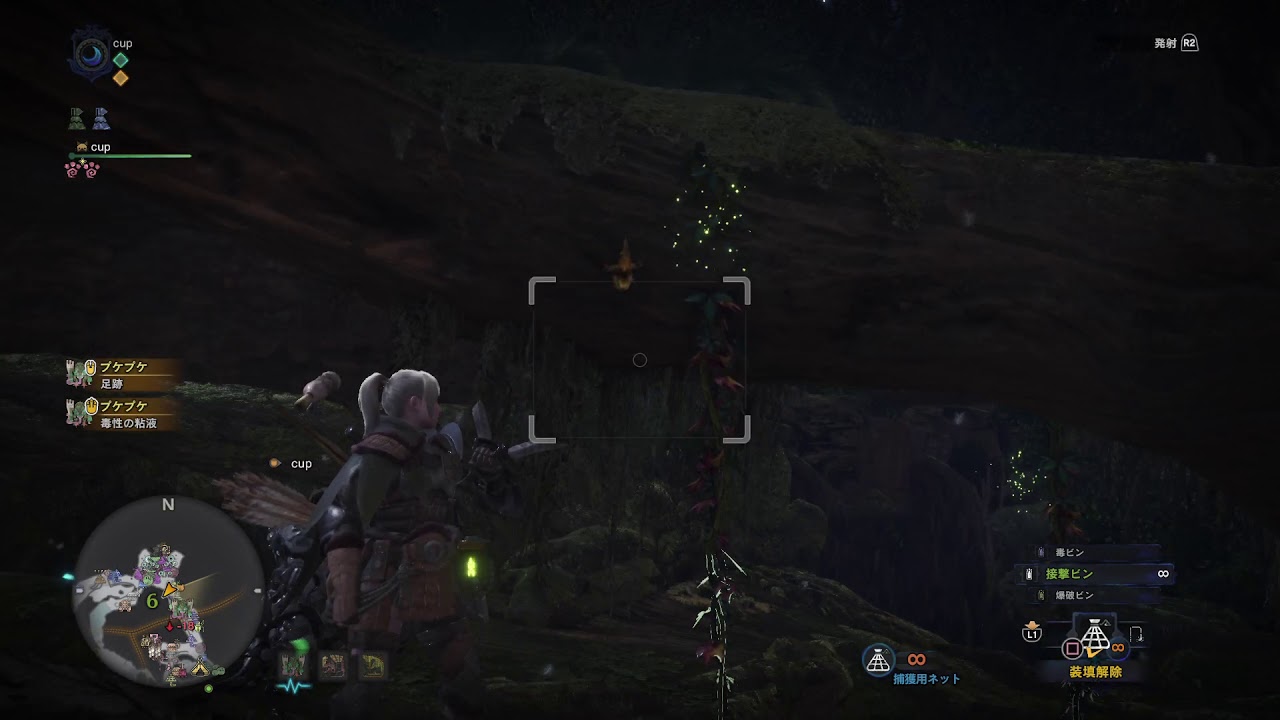
Task: Click the capture net in the item bar
Action: [x=1096, y=637]
